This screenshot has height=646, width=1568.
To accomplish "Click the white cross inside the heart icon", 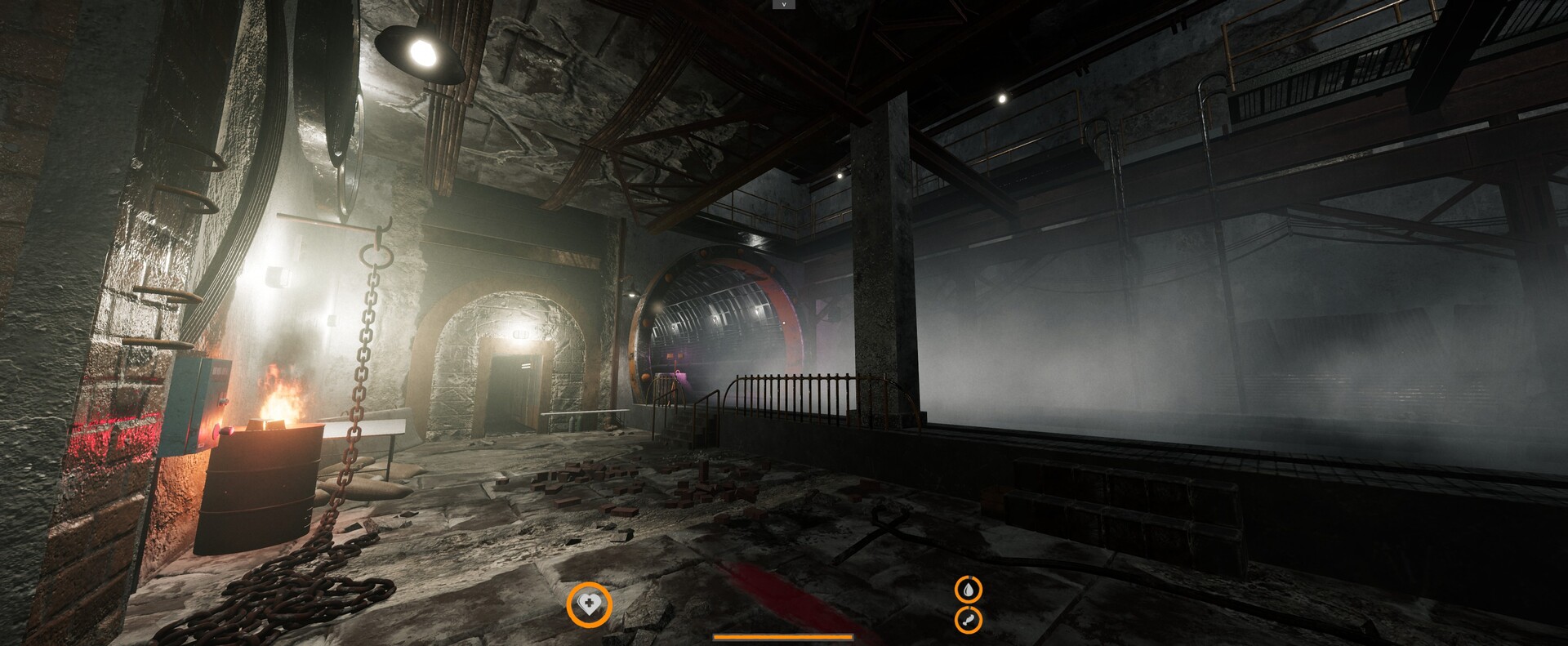I will click(x=591, y=601).
